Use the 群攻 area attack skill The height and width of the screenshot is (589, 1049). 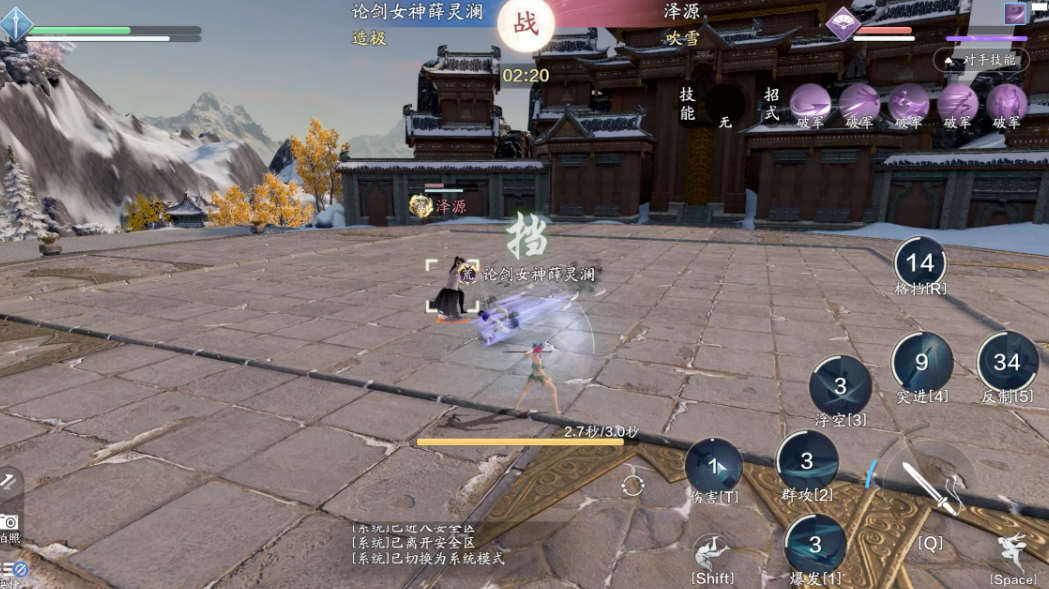807,461
